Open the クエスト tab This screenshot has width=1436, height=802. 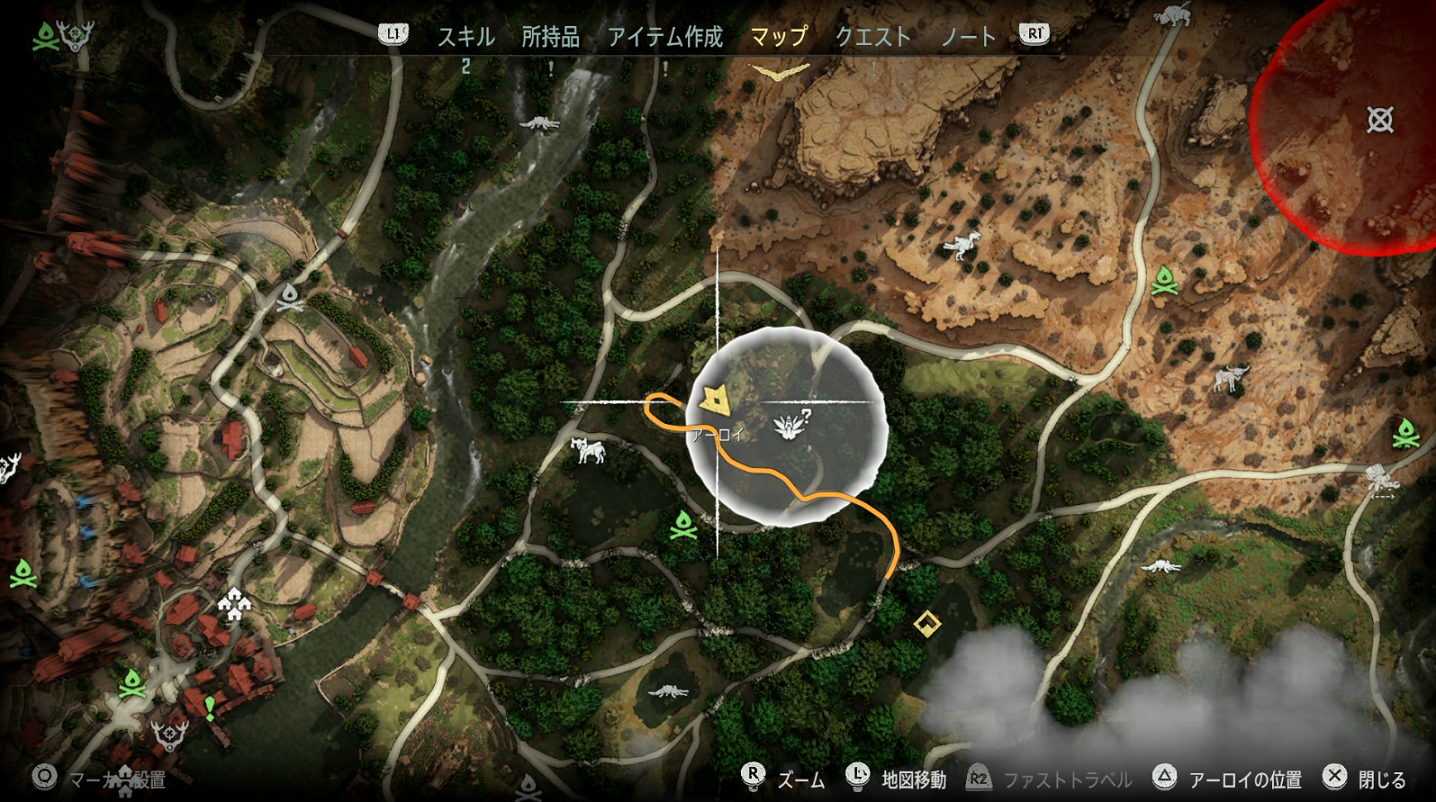[x=873, y=37]
